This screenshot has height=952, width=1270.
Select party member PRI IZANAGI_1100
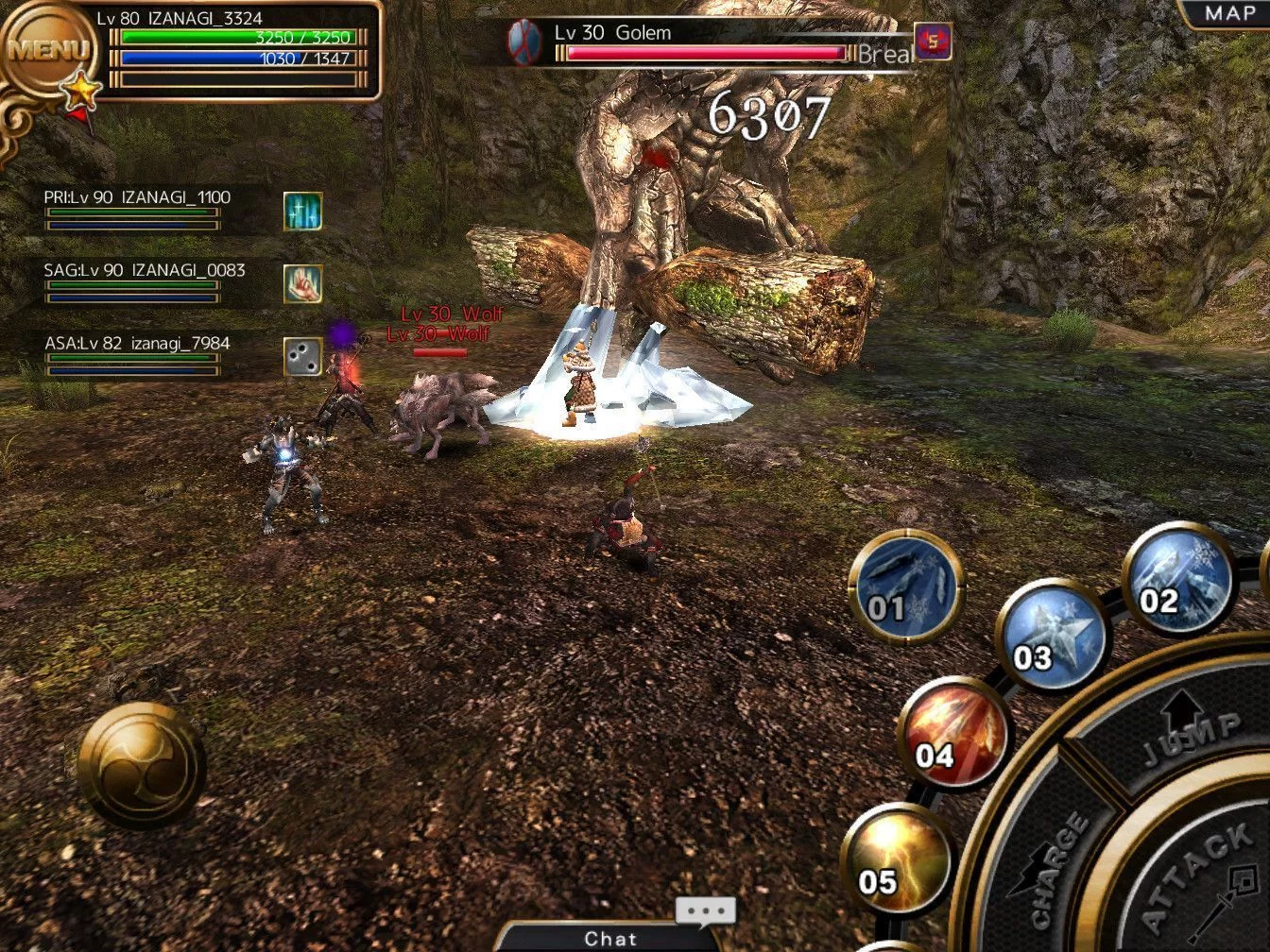[137, 209]
